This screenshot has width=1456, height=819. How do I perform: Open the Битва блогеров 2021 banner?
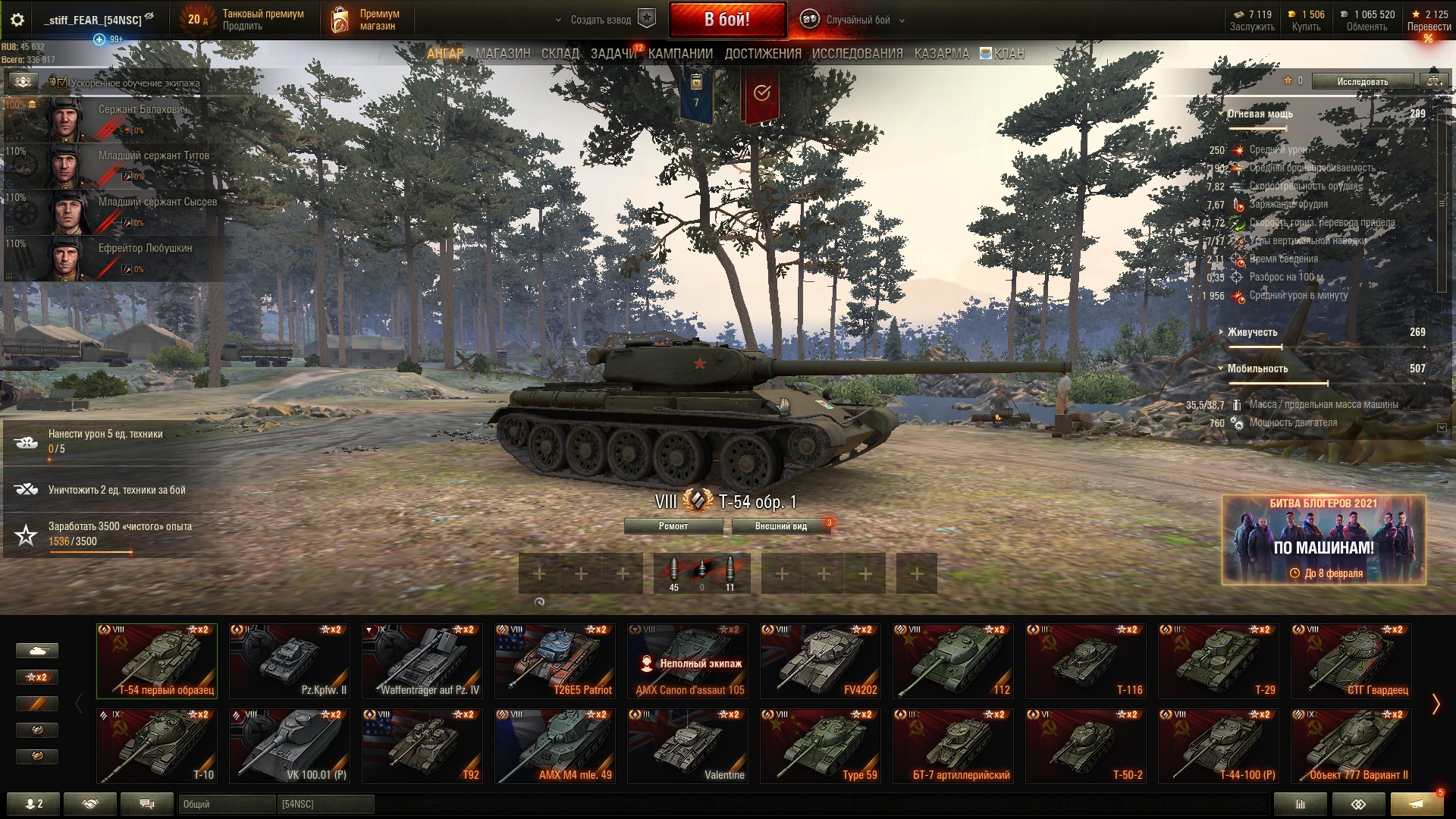point(1323,540)
